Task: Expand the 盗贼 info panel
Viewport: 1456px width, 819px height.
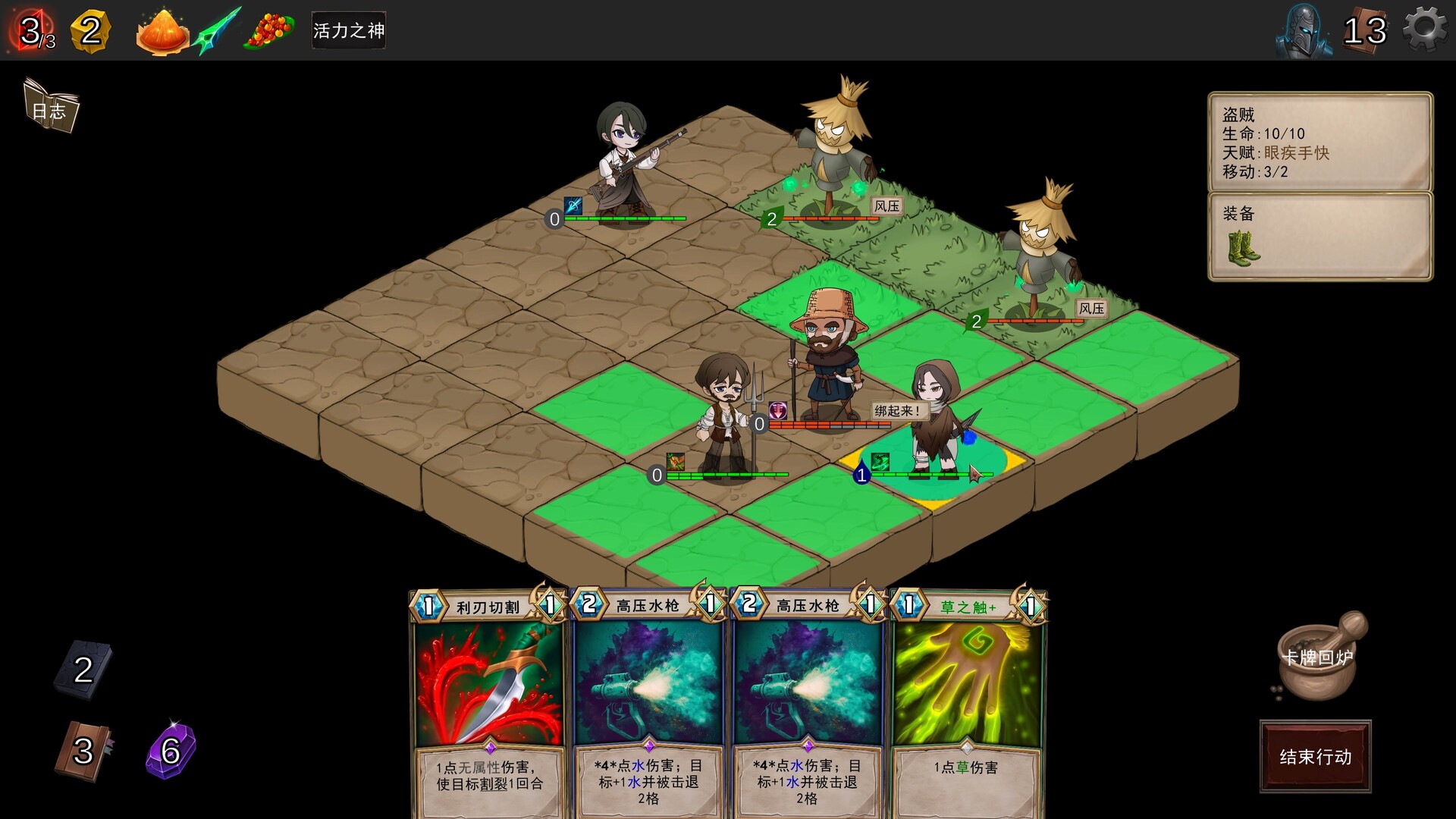Action: tap(1318, 141)
